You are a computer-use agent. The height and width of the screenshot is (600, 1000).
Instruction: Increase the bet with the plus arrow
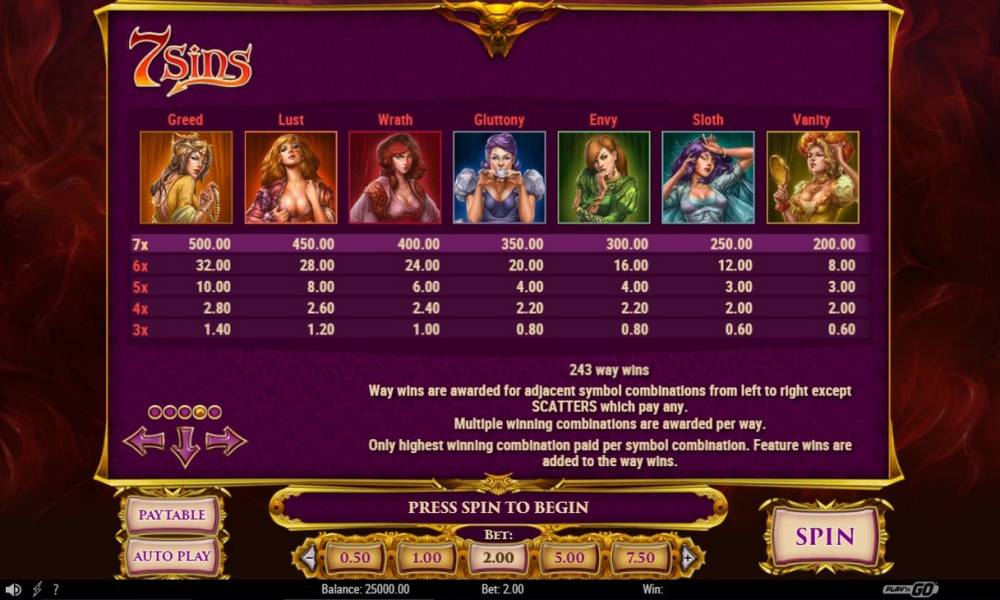click(687, 557)
